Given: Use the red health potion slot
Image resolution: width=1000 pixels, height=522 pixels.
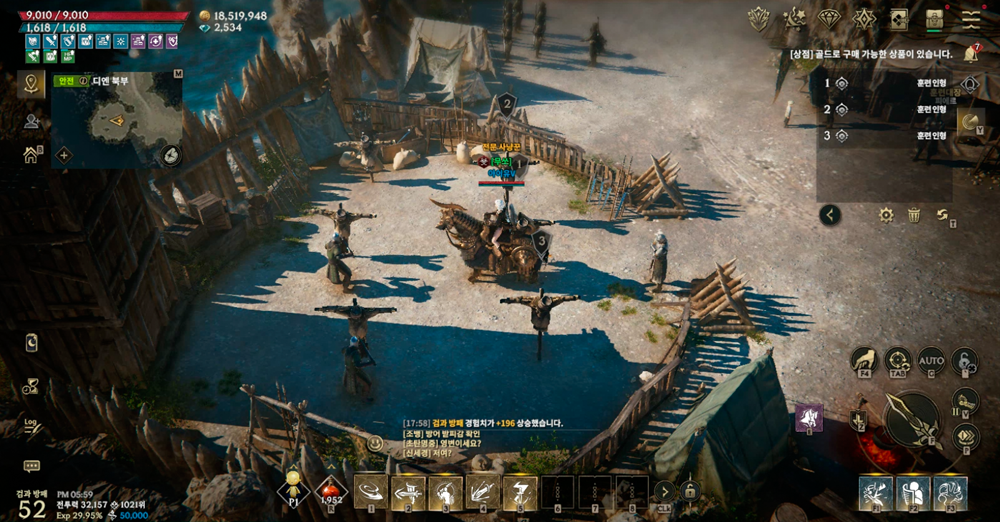Looking at the screenshot, I should coord(331,490).
